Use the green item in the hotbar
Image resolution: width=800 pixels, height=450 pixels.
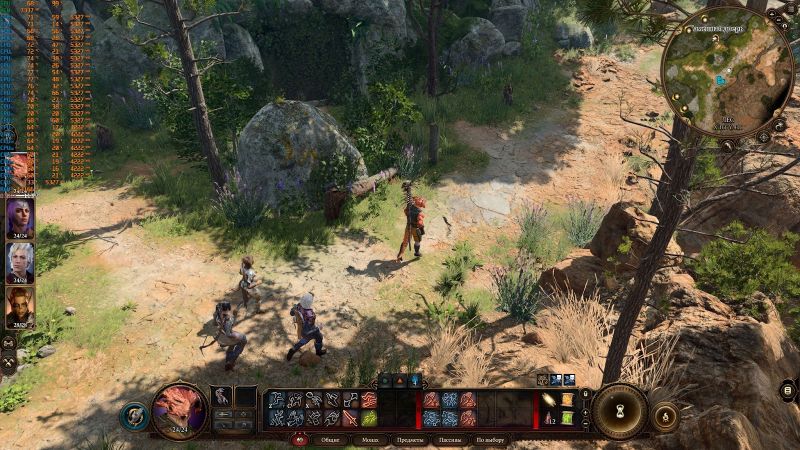(369, 417)
